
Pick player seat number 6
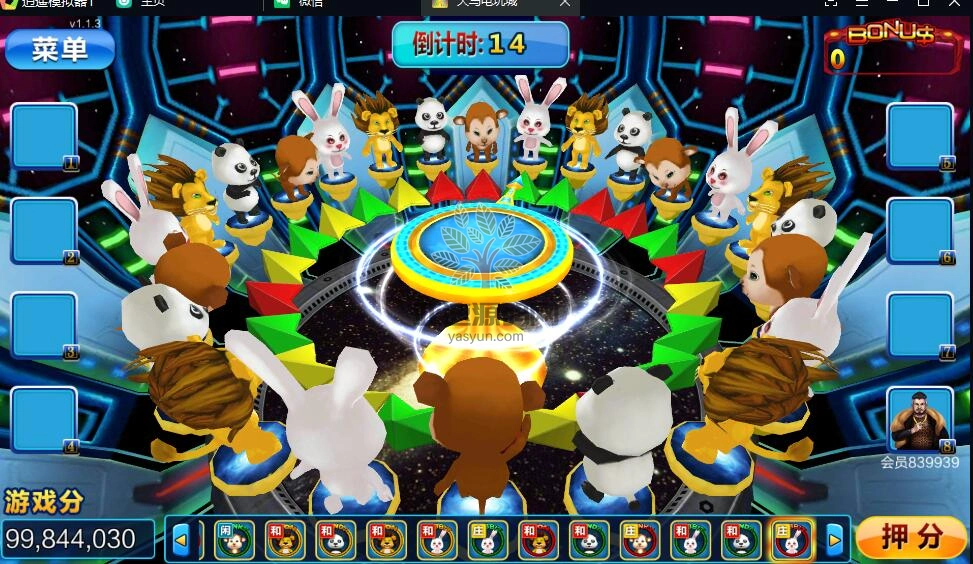coord(920,231)
